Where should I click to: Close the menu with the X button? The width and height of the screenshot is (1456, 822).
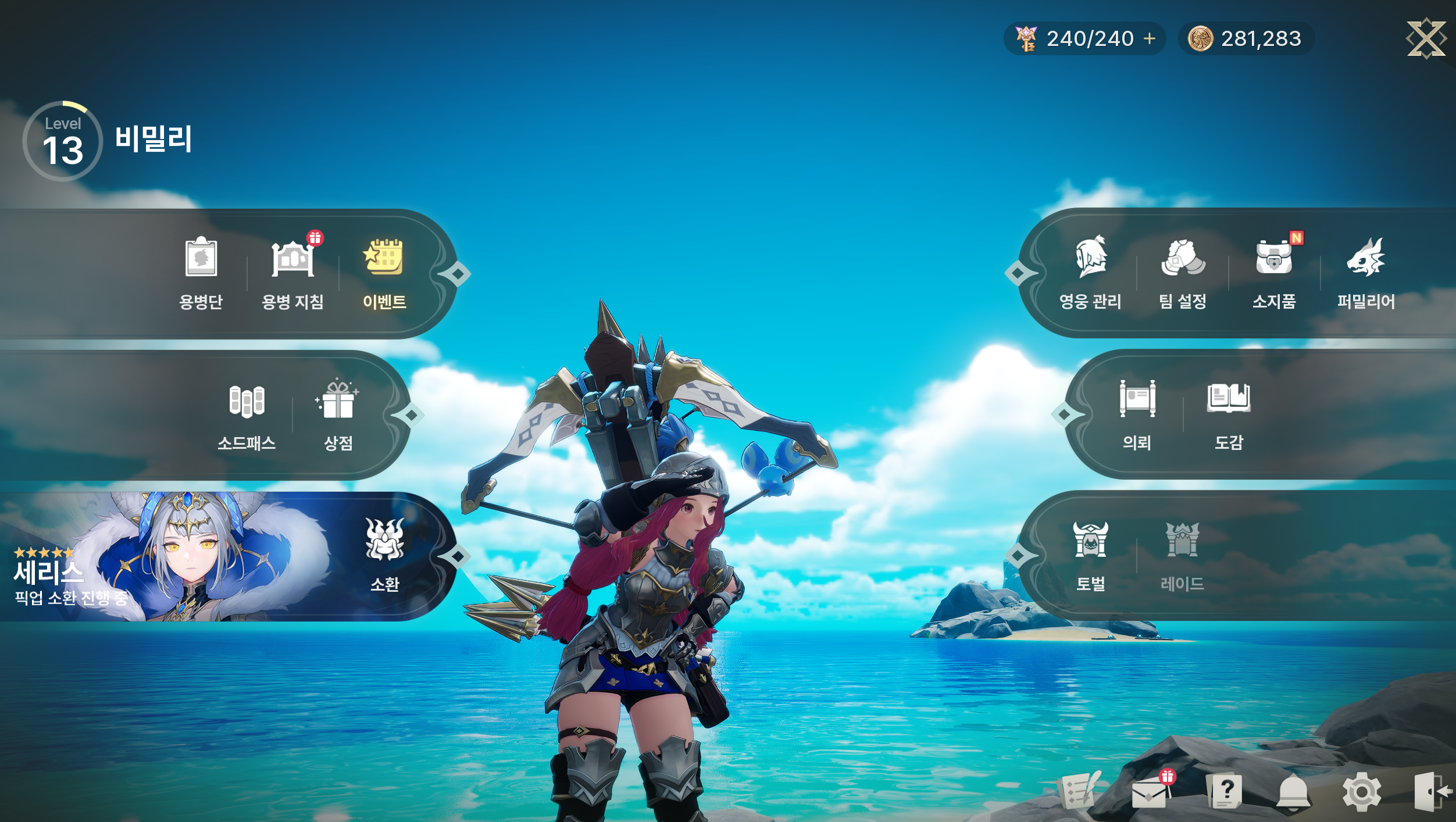1425,39
